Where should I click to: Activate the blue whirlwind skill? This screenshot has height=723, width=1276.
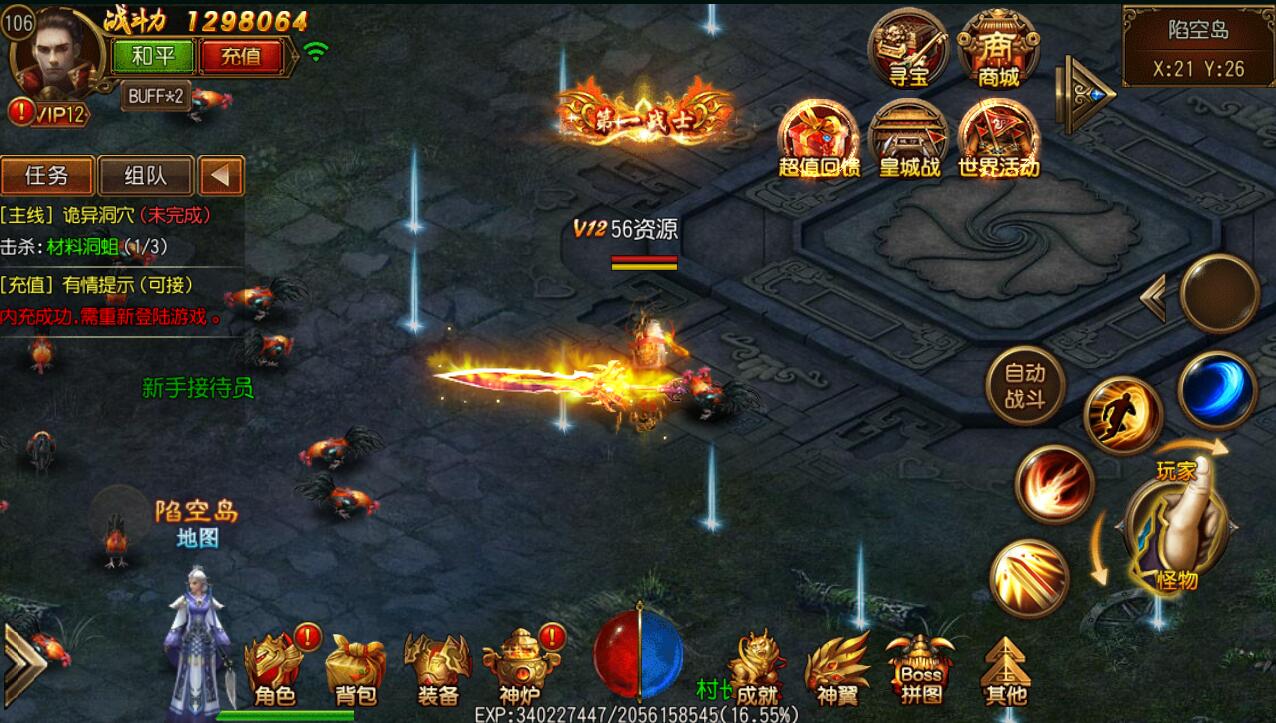pos(1217,391)
